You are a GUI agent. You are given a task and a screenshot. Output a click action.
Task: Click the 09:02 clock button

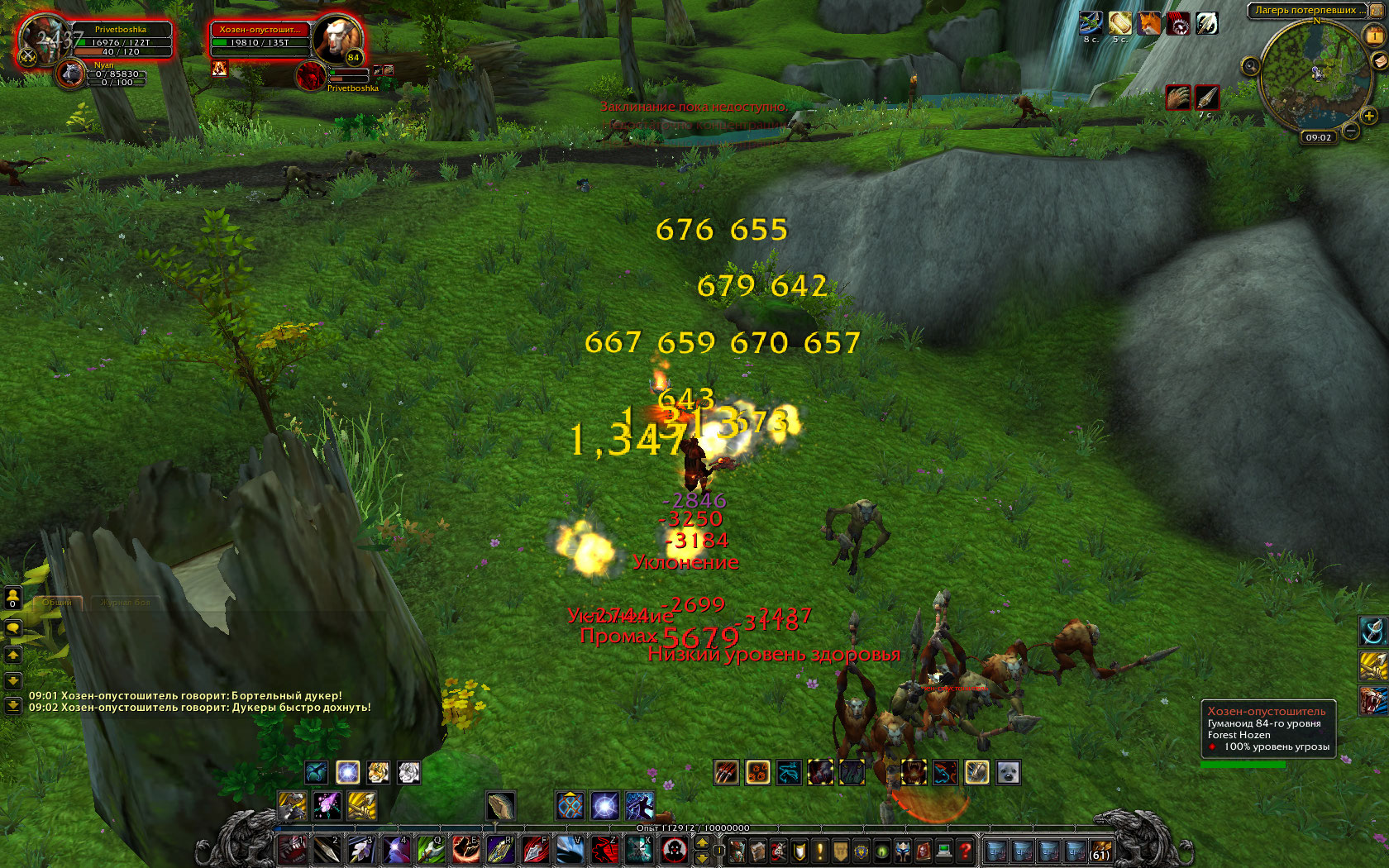point(1318,137)
